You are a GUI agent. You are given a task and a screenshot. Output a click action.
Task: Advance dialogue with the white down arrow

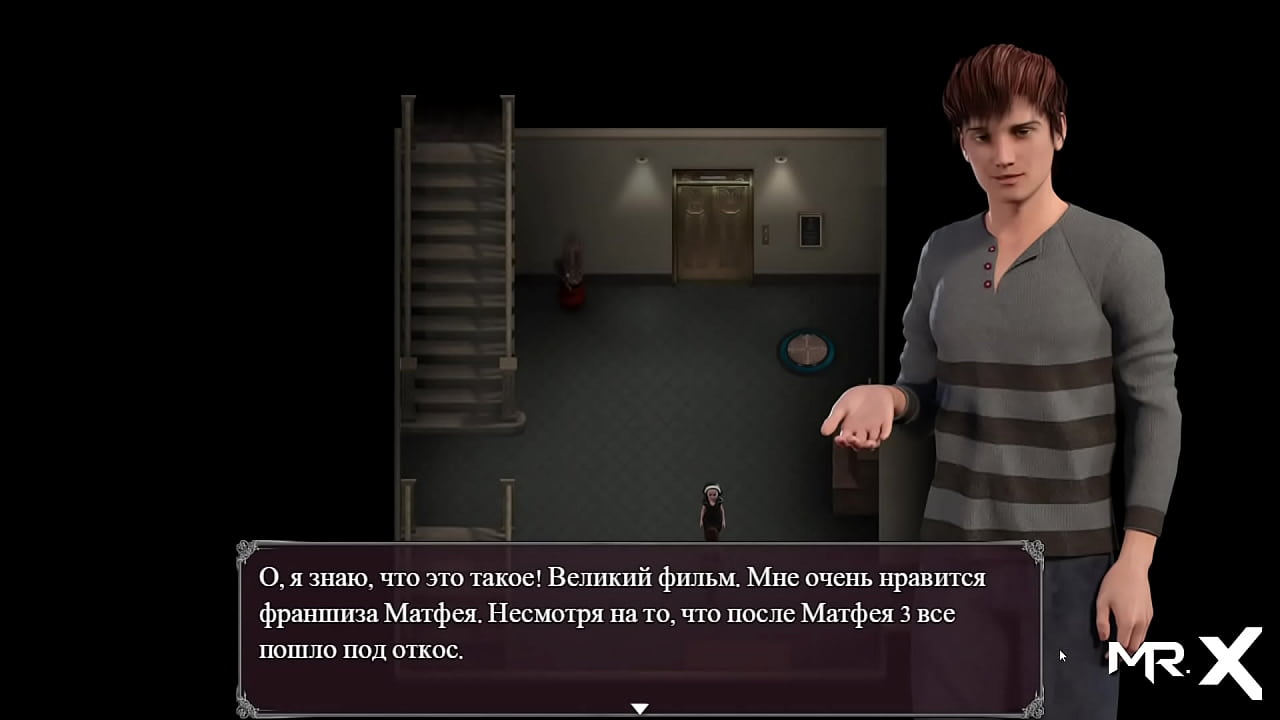pos(640,708)
